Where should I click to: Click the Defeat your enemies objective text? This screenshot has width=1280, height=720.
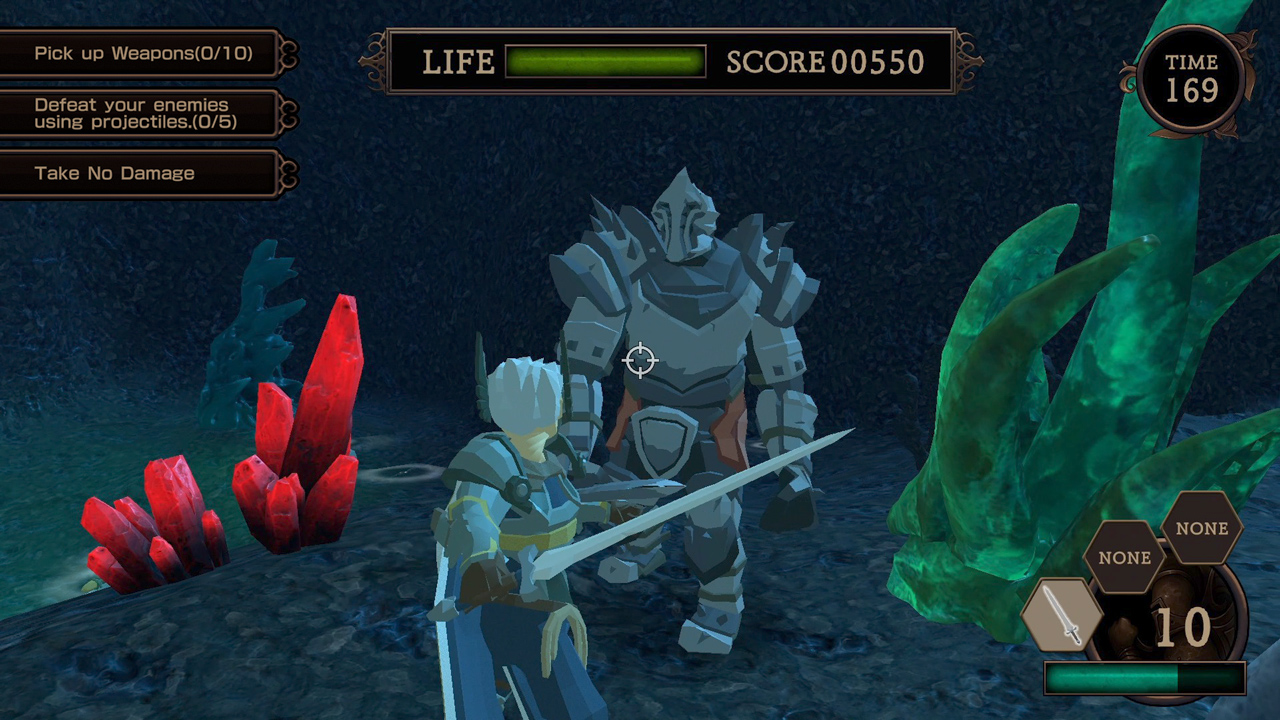pos(130,112)
